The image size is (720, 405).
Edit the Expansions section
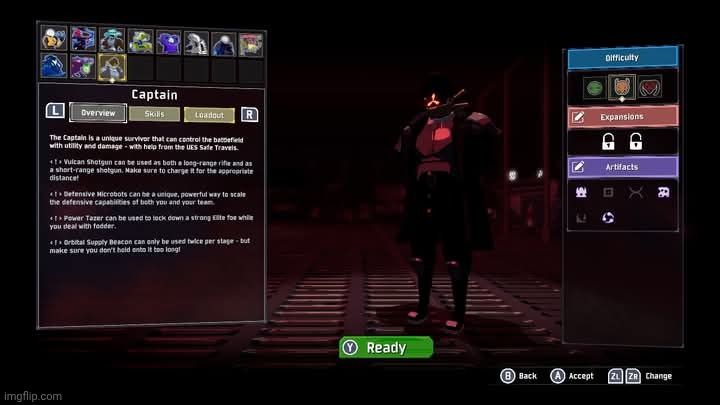[622, 116]
